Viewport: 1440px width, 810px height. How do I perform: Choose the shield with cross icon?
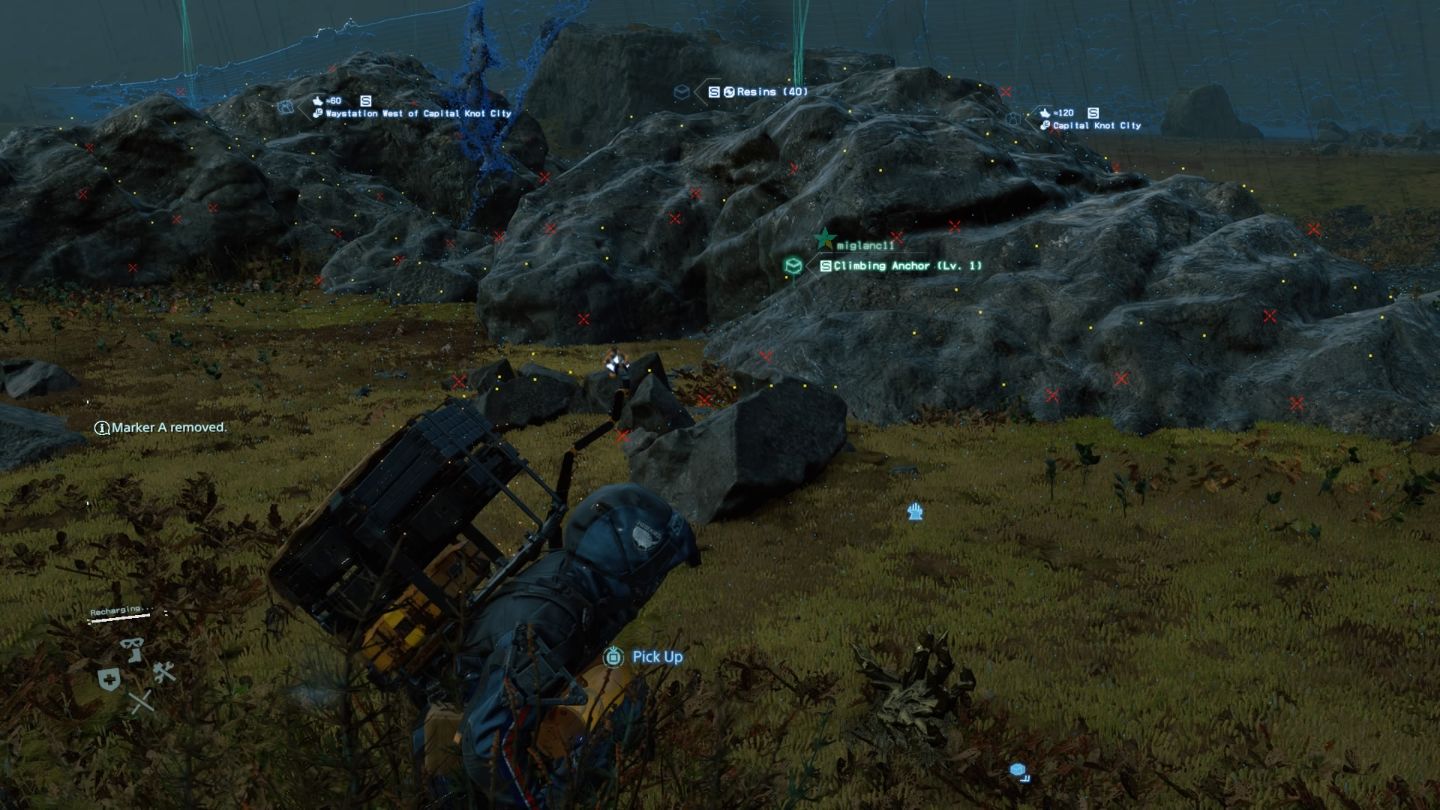pyautogui.click(x=109, y=680)
